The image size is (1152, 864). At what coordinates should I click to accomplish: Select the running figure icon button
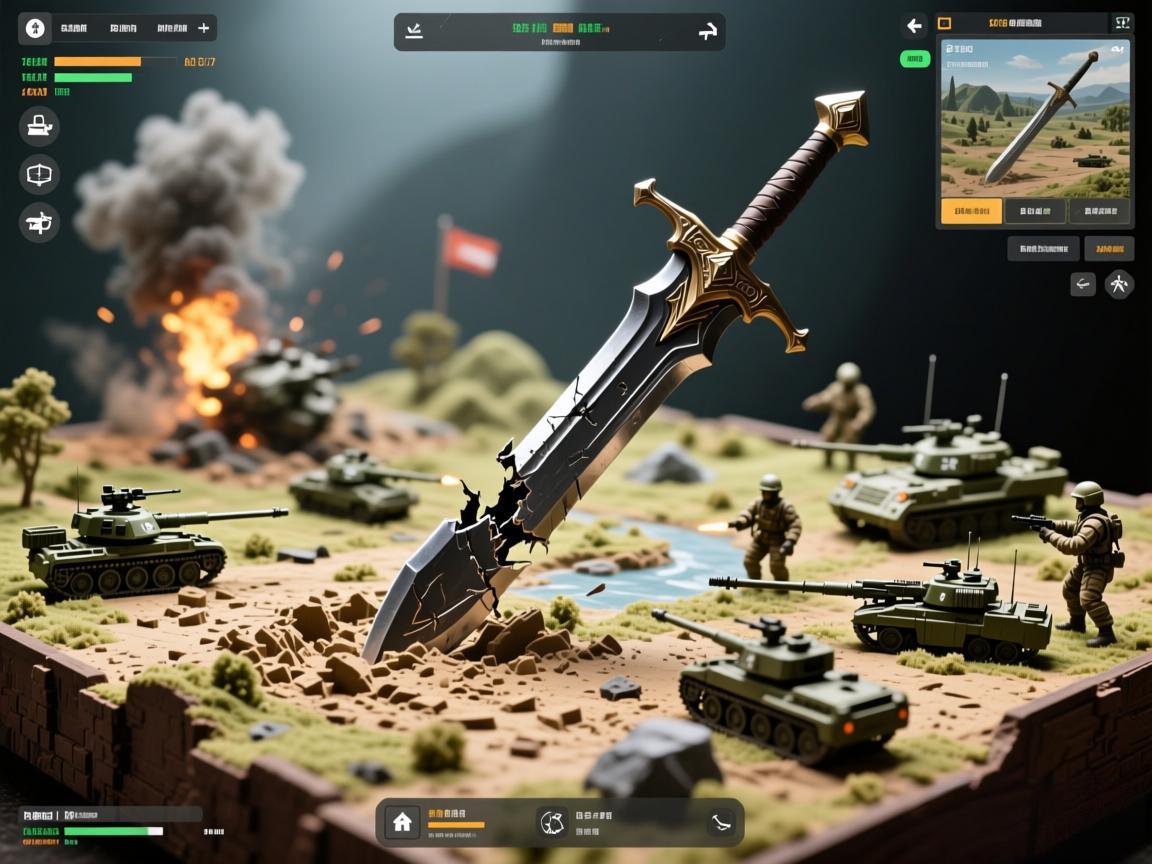(x=1119, y=285)
